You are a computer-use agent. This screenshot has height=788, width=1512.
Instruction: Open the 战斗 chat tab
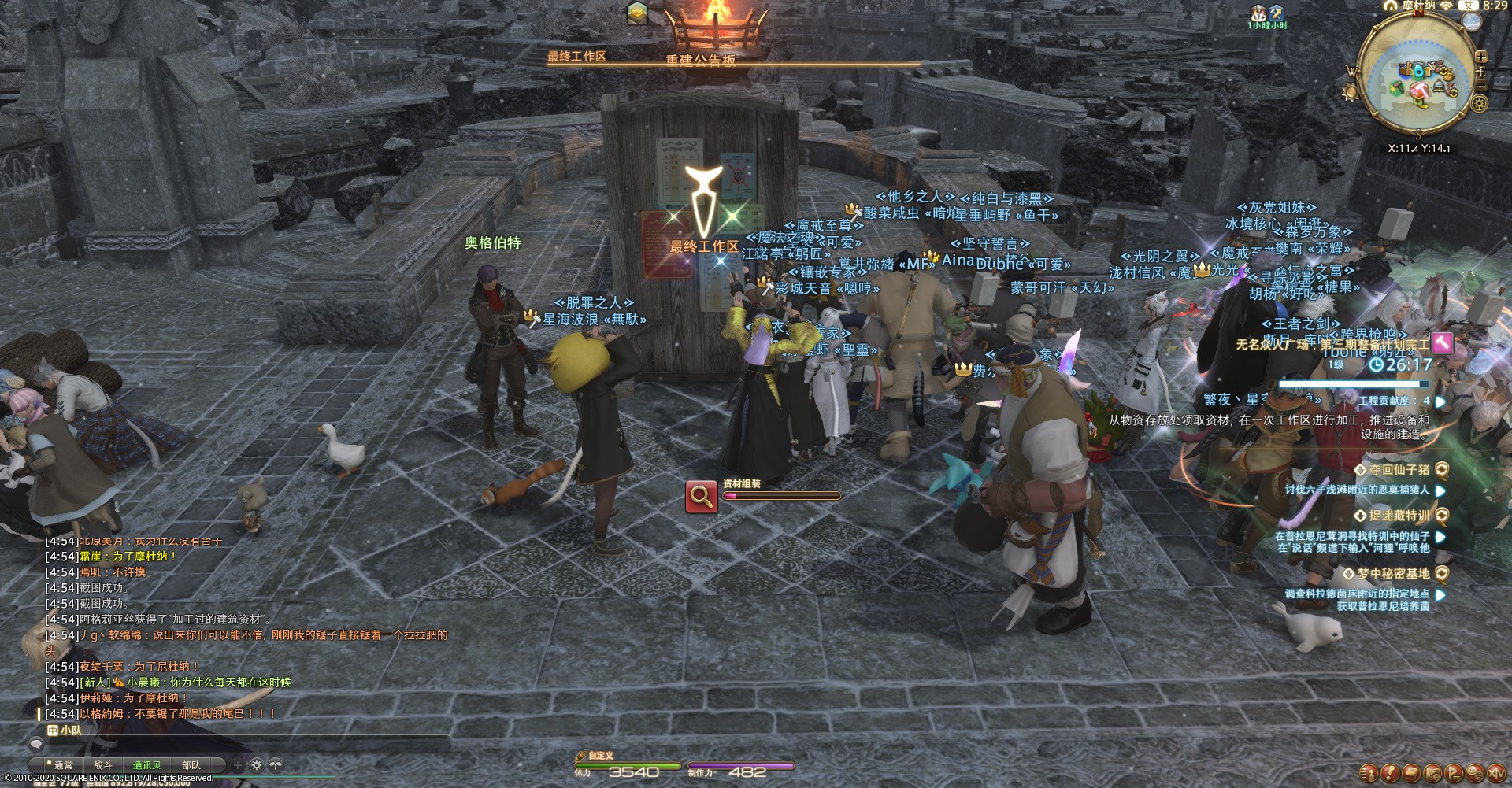[103, 764]
